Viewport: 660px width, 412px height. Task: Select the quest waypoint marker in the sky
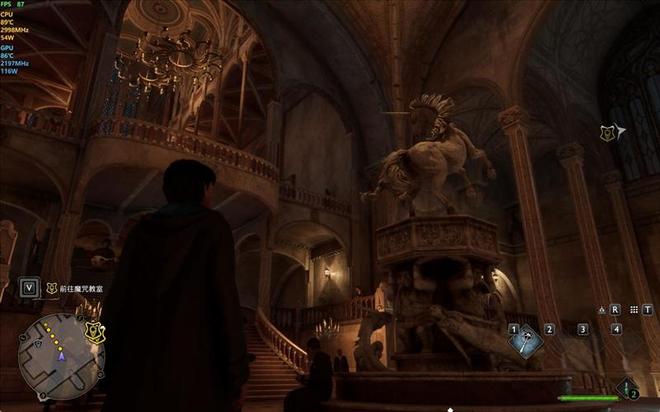(x=608, y=132)
